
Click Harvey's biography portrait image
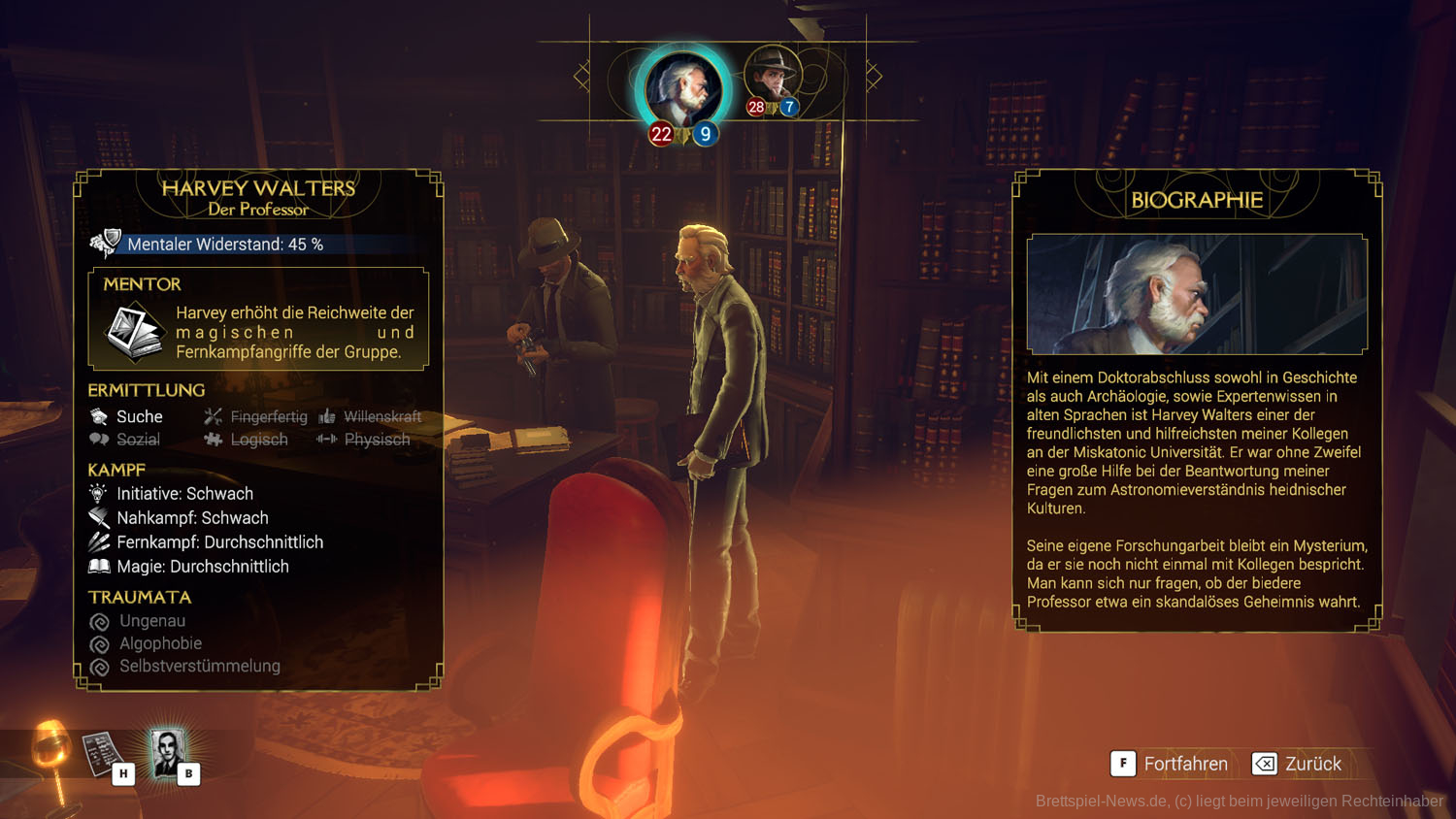pyautogui.click(x=1197, y=294)
